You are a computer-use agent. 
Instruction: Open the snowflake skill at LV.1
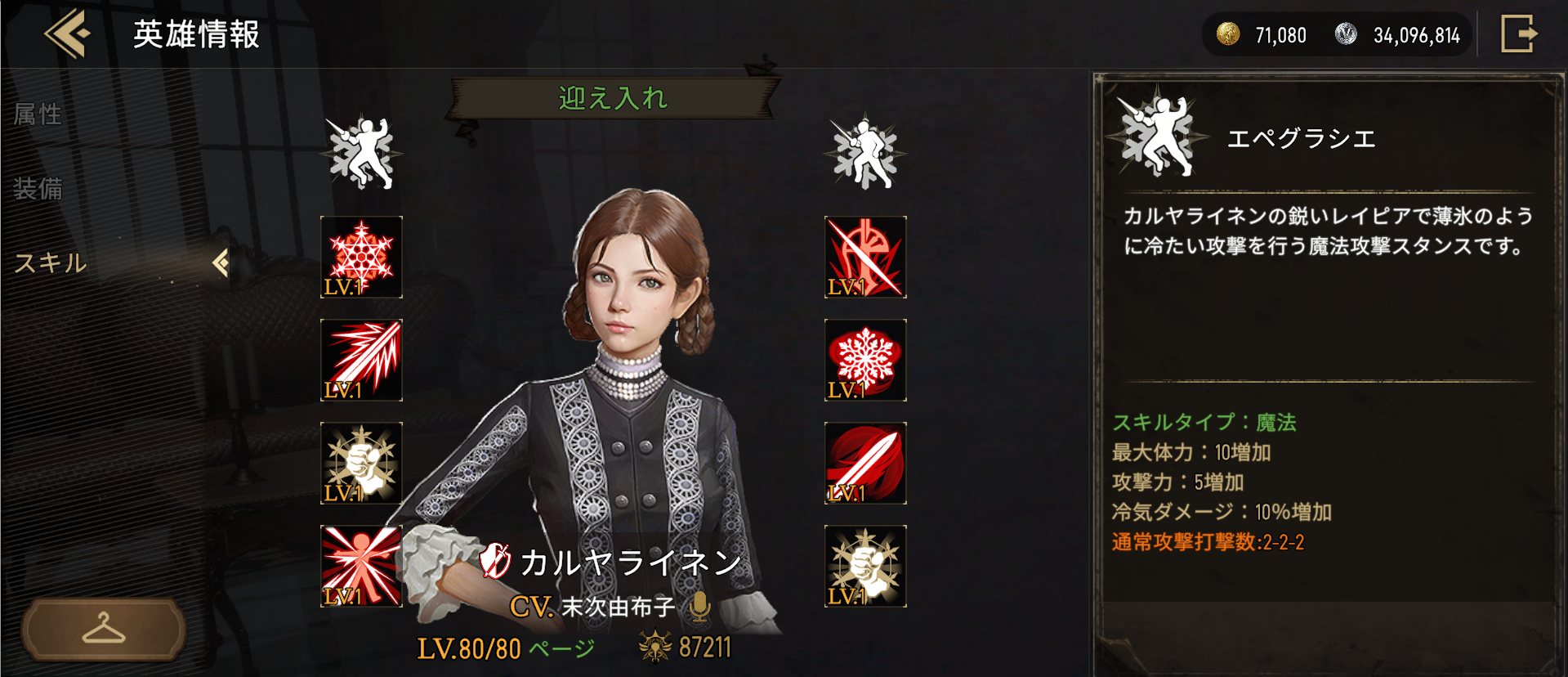click(362, 258)
